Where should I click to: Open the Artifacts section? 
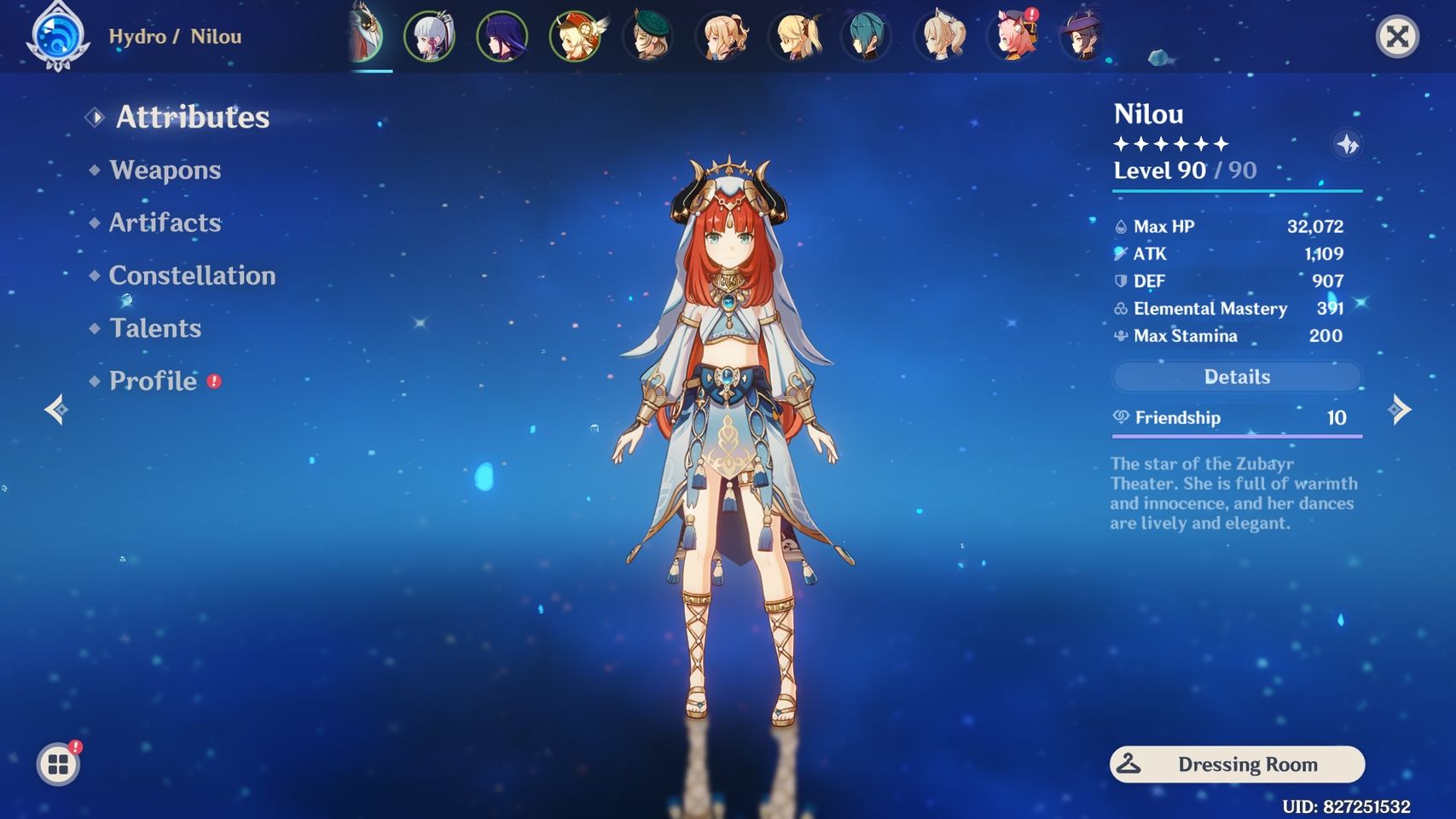[165, 223]
